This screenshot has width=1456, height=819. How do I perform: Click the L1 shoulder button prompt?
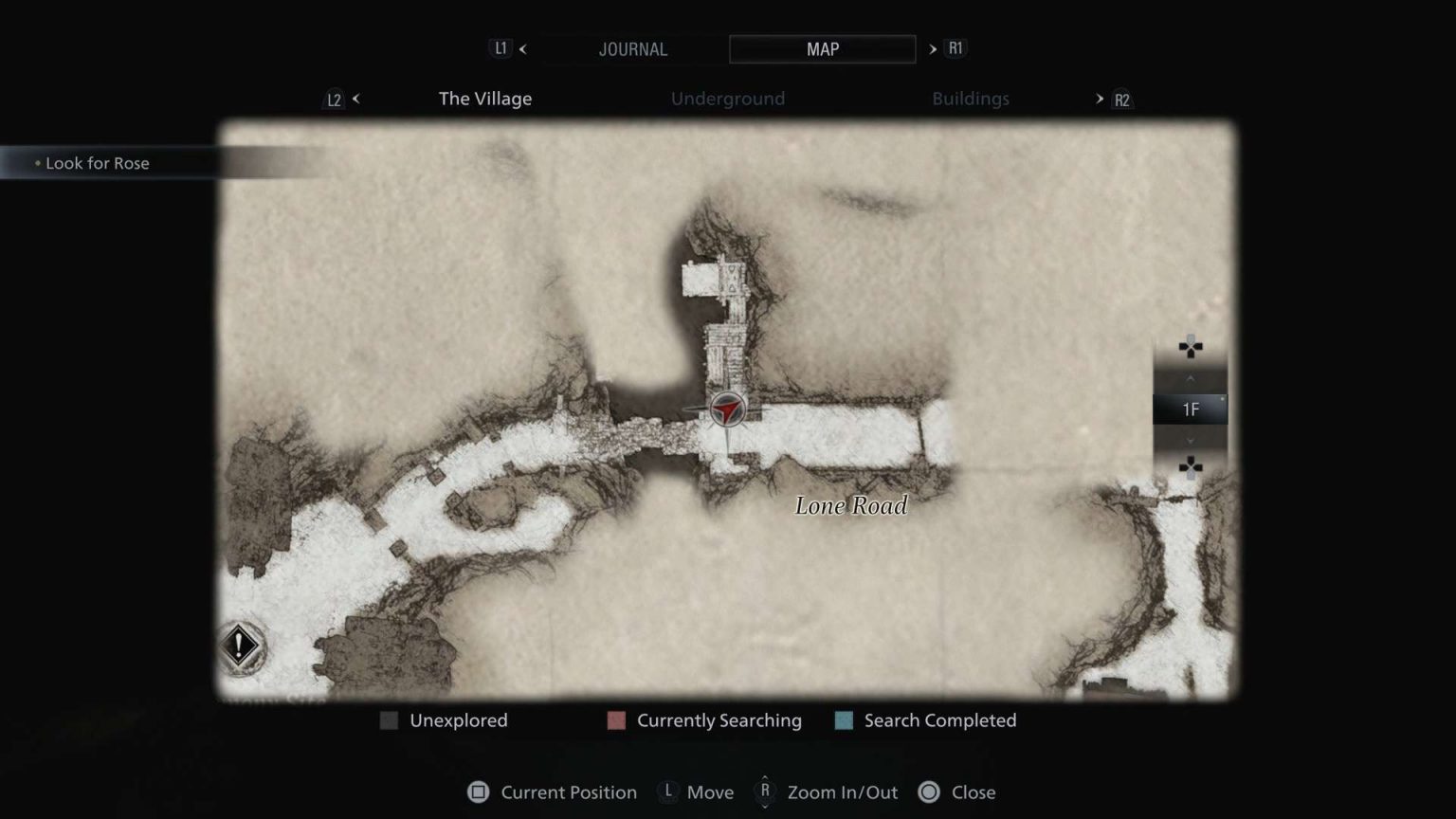click(x=501, y=48)
